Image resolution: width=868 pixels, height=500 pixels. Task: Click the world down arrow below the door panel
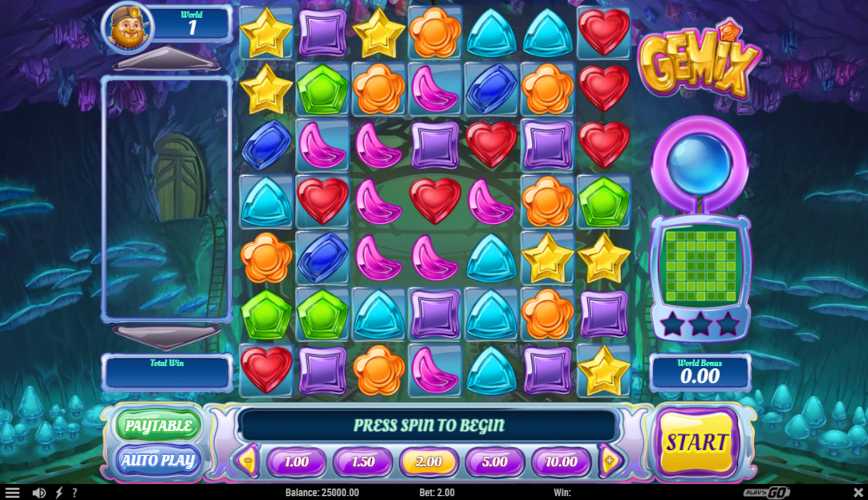(166, 335)
